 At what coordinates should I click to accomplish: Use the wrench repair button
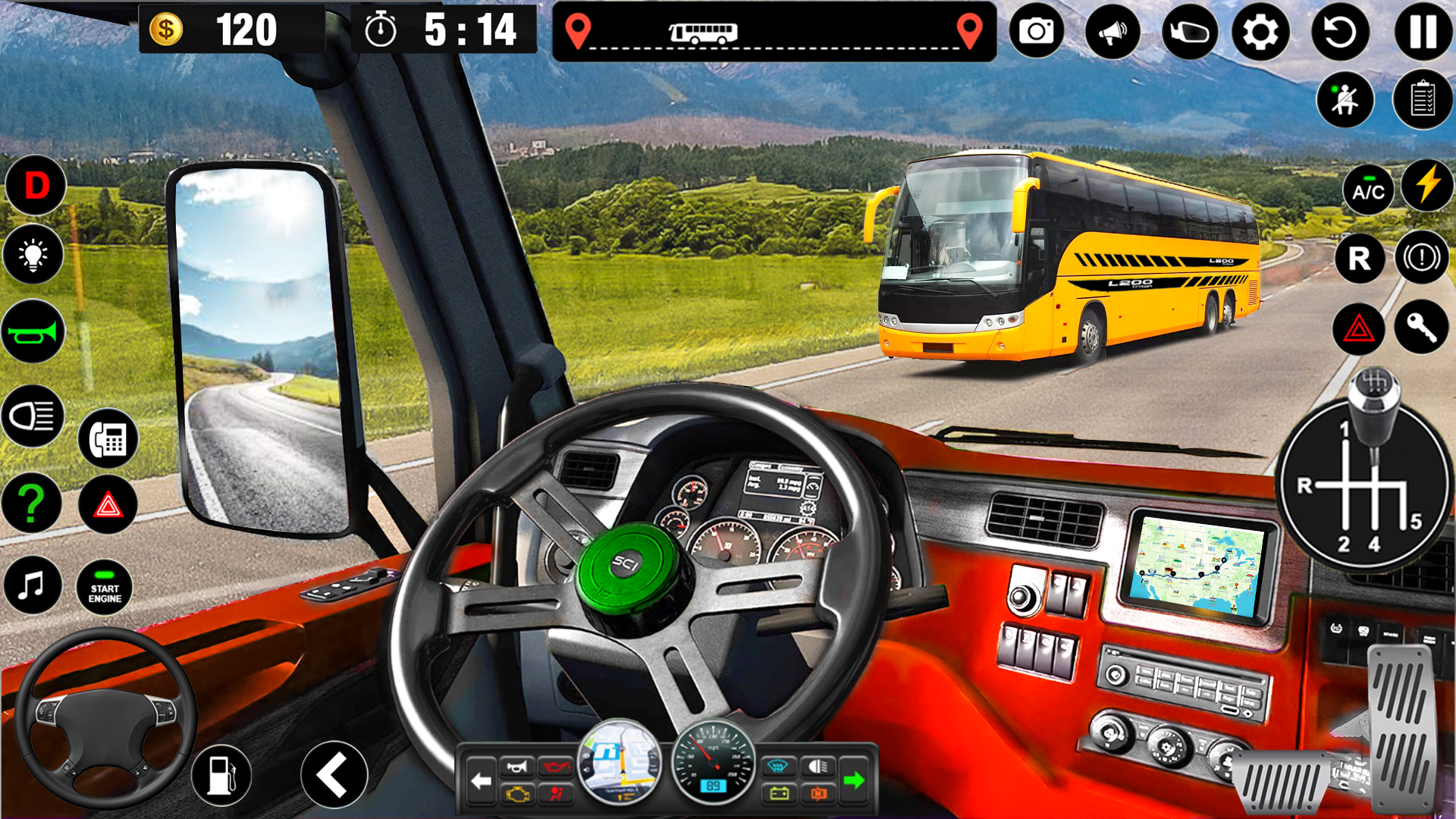coord(1420,328)
